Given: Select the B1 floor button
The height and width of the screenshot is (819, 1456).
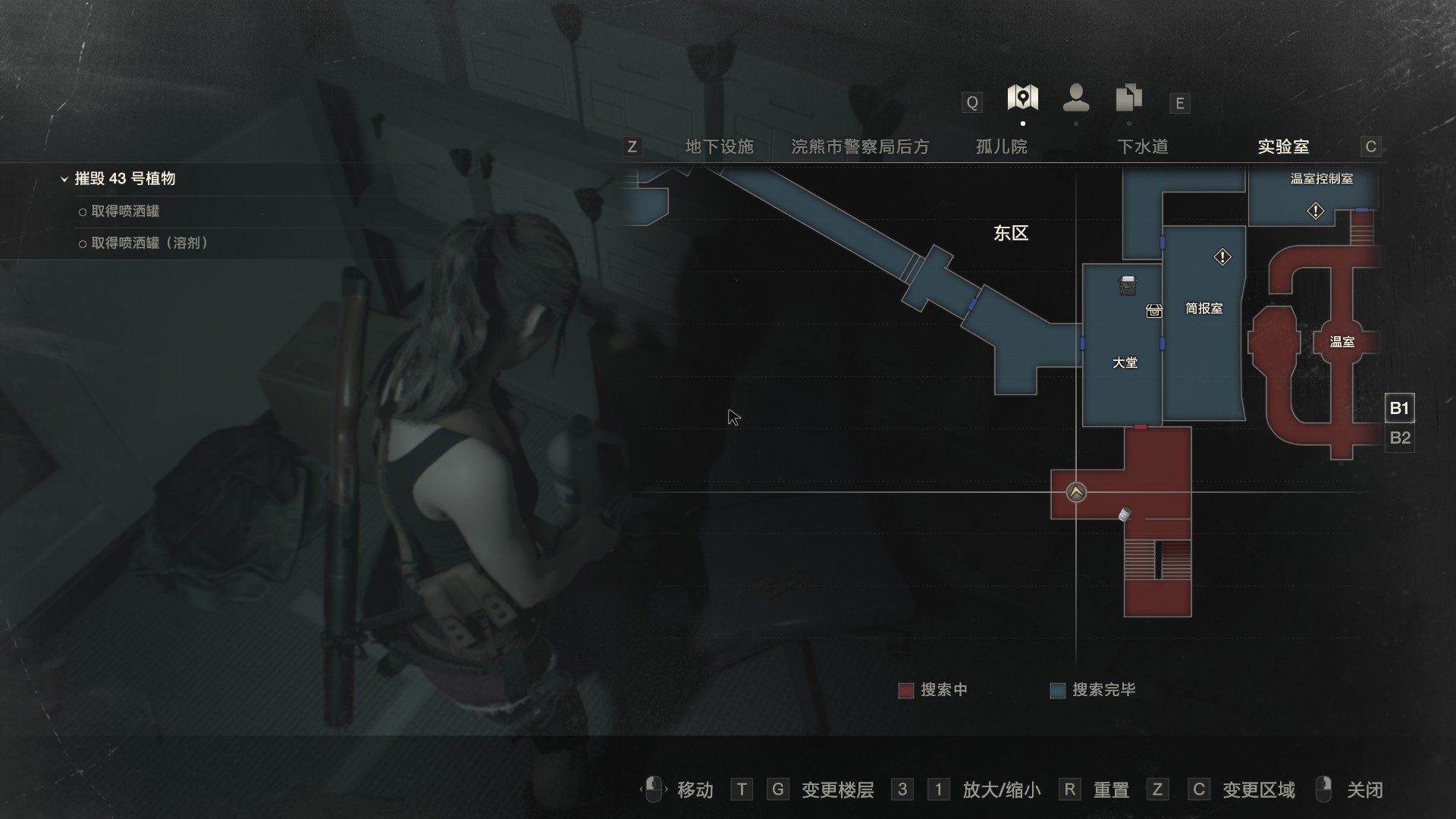Looking at the screenshot, I should click(1399, 409).
